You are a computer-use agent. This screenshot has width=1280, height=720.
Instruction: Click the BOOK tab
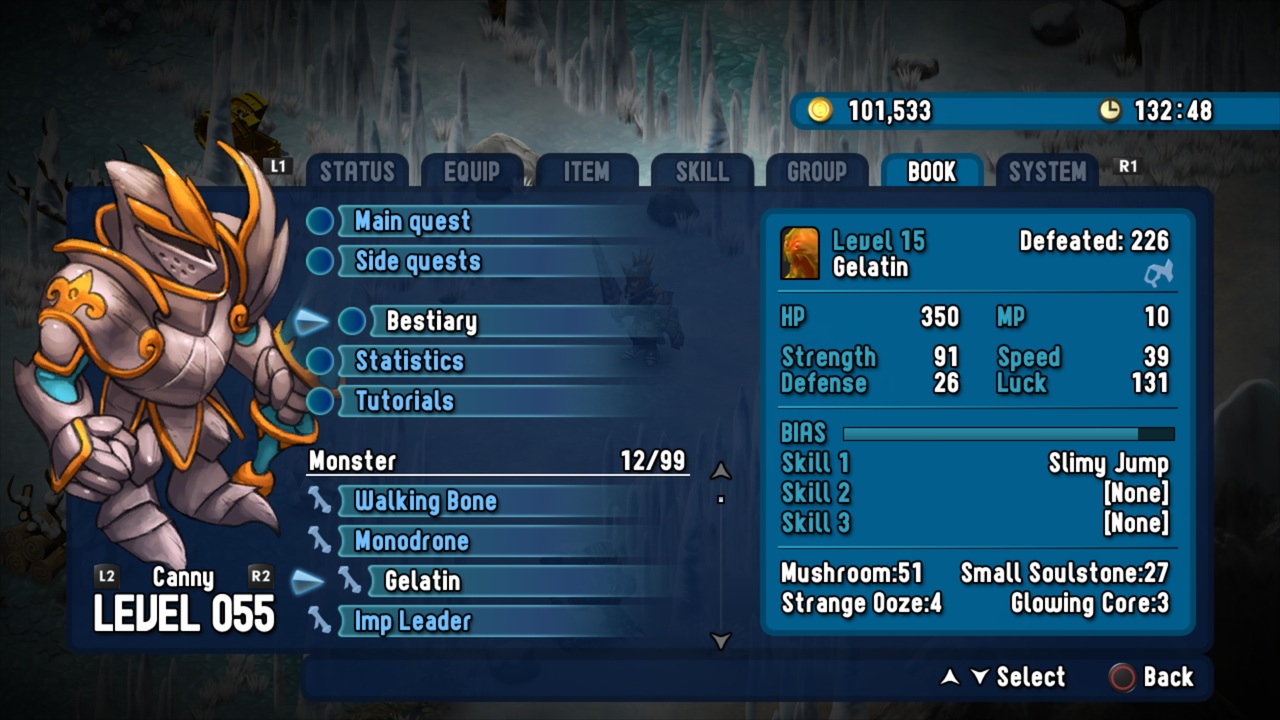pos(932,172)
